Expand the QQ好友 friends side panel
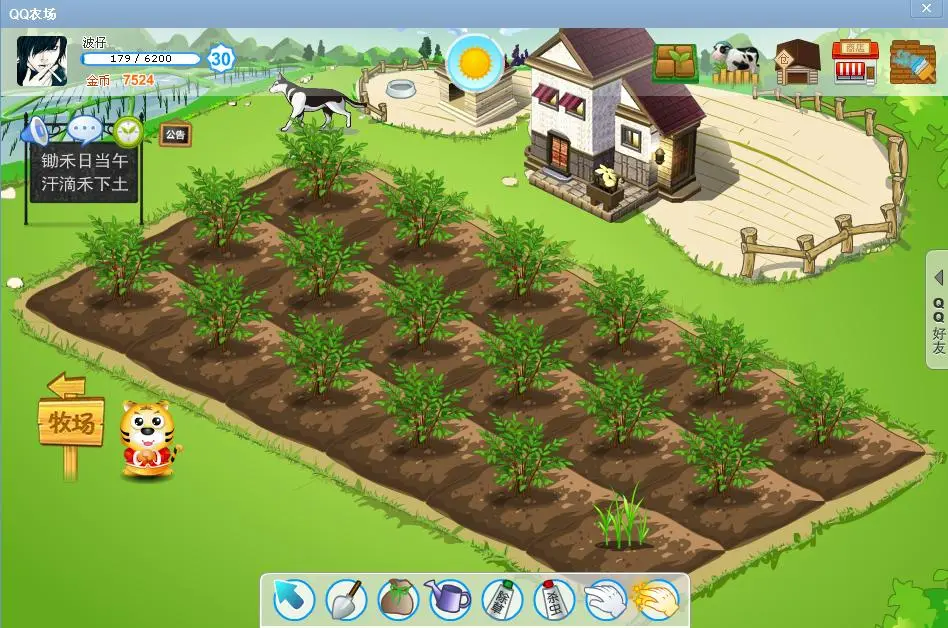Viewport: 948px width, 628px height. [x=938, y=312]
